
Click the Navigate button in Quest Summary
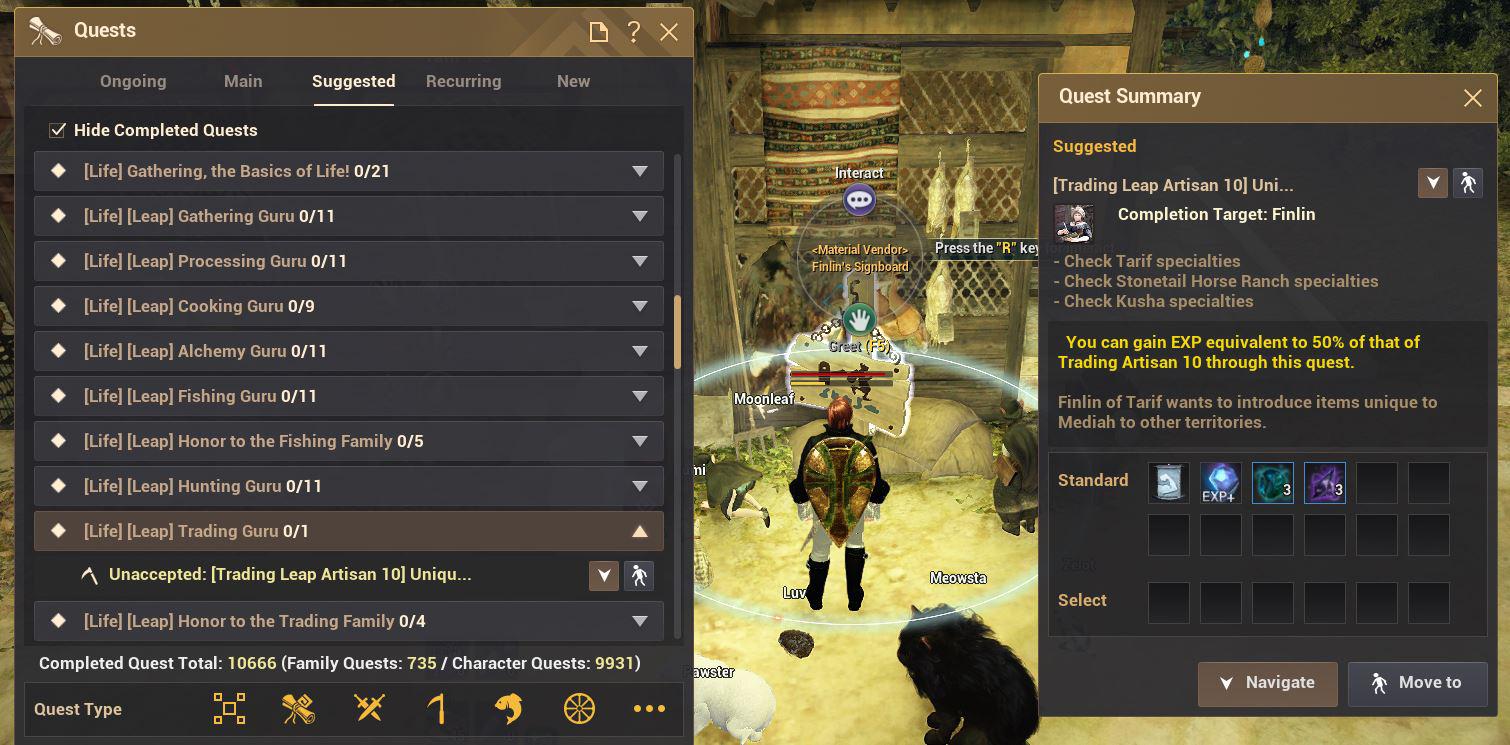pyautogui.click(x=1267, y=683)
